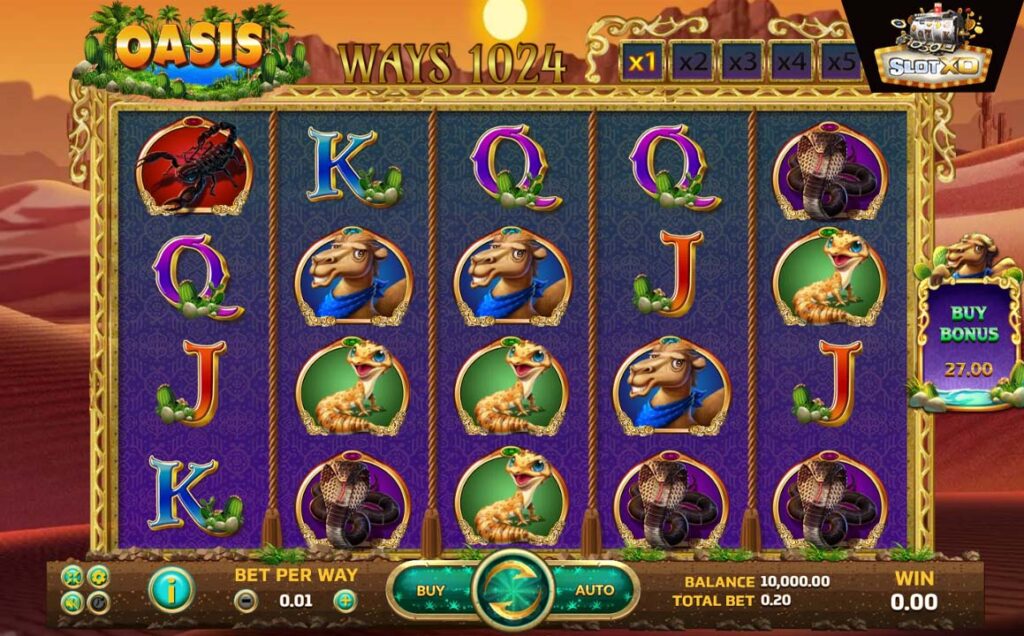Image resolution: width=1024 pixels, height=636 pixels.
Task: Click the SlotXO logo overlay
Action: [937, 47]
